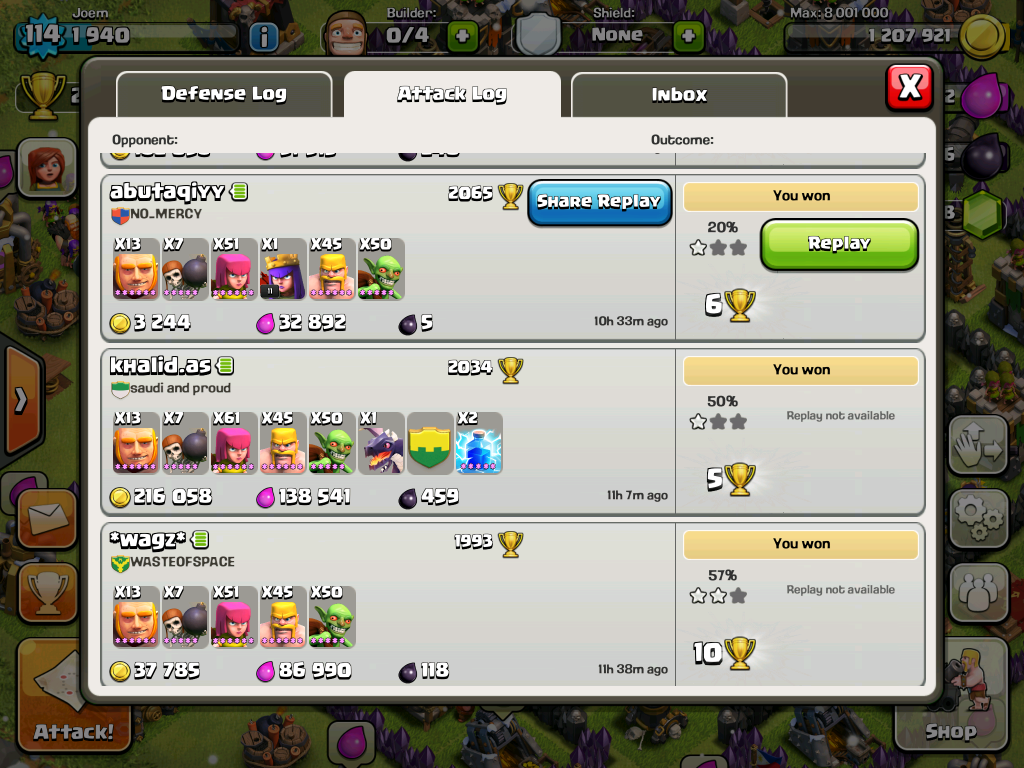Open the envelope messages button
The image size is (1024, 768).
(46, 517)
